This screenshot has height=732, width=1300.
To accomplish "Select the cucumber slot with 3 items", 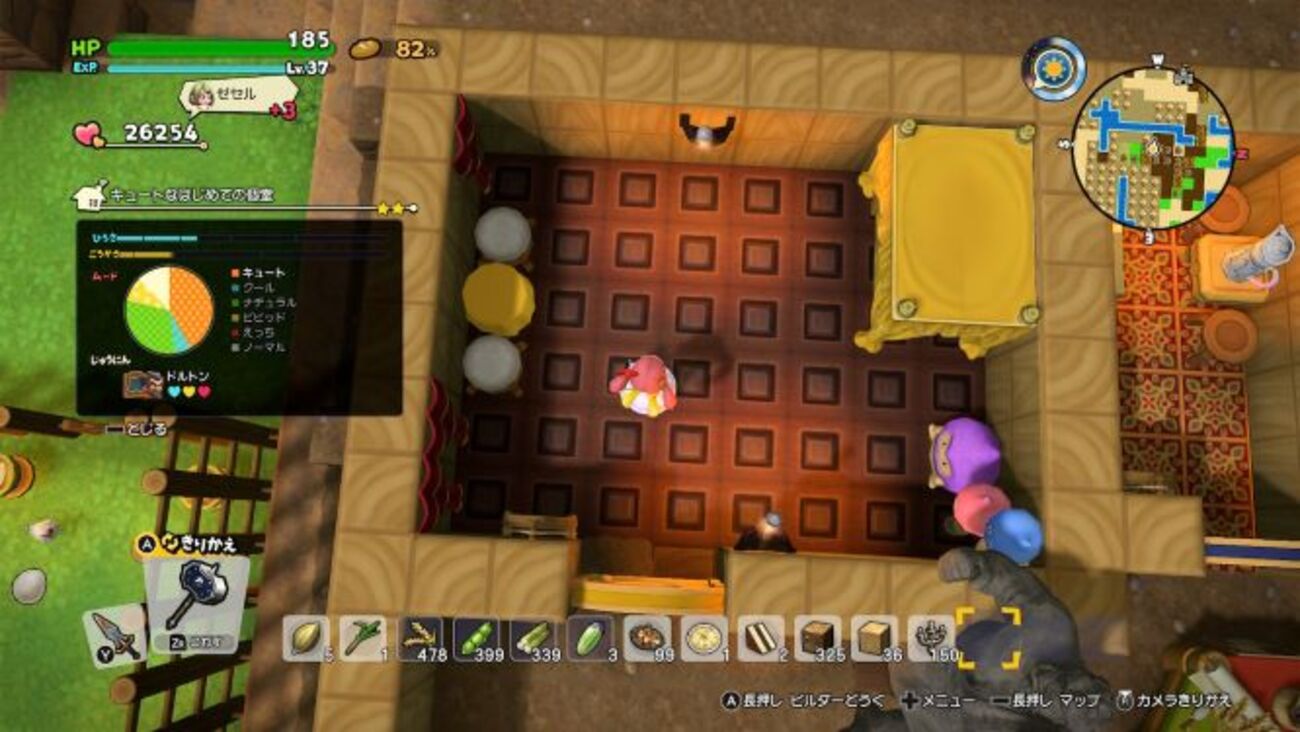I will (590, 637).
